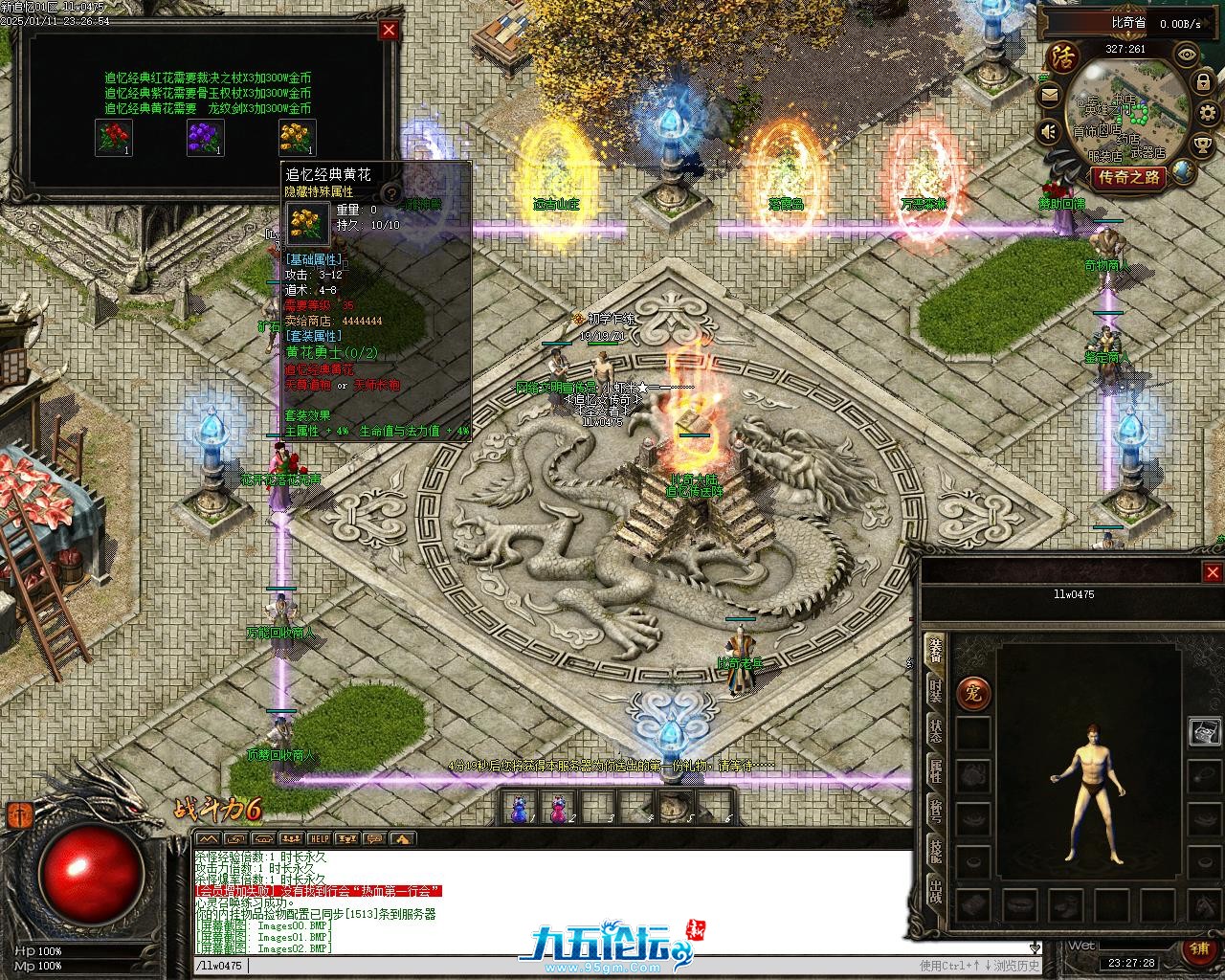Show the 属性 attributes tab
Image resolution: width=1225 pixels, height=980 pixels.
click(x=935, y=771)
